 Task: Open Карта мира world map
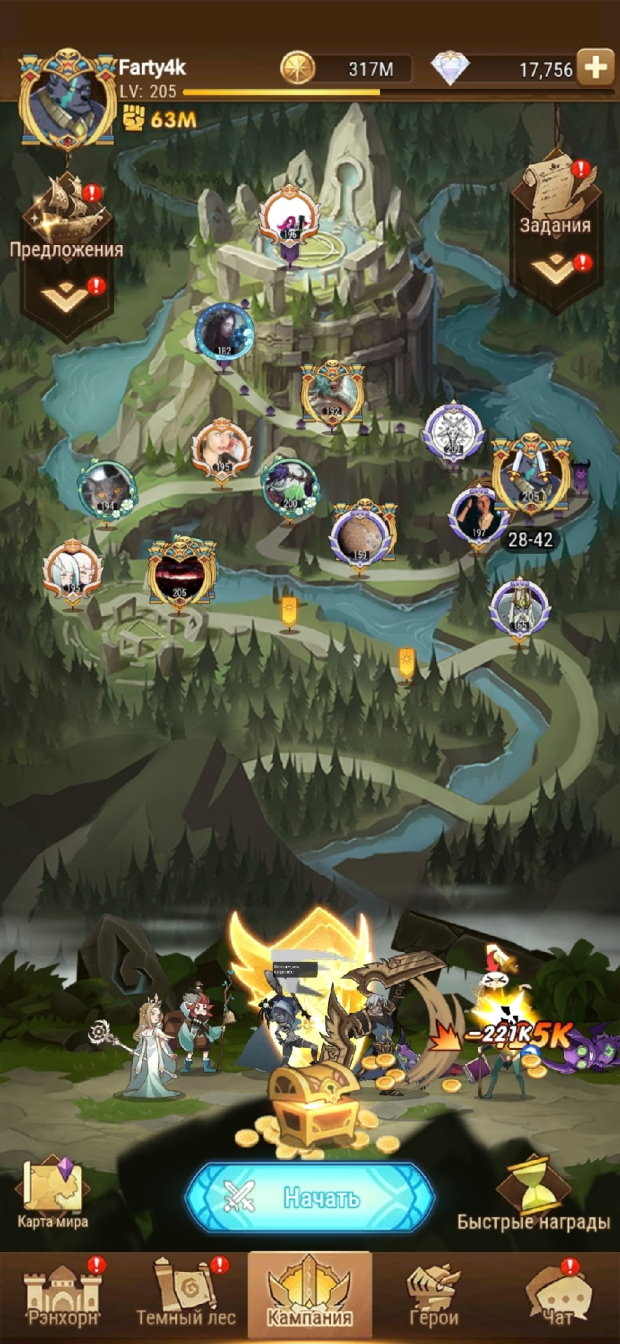coord(52,1192)
